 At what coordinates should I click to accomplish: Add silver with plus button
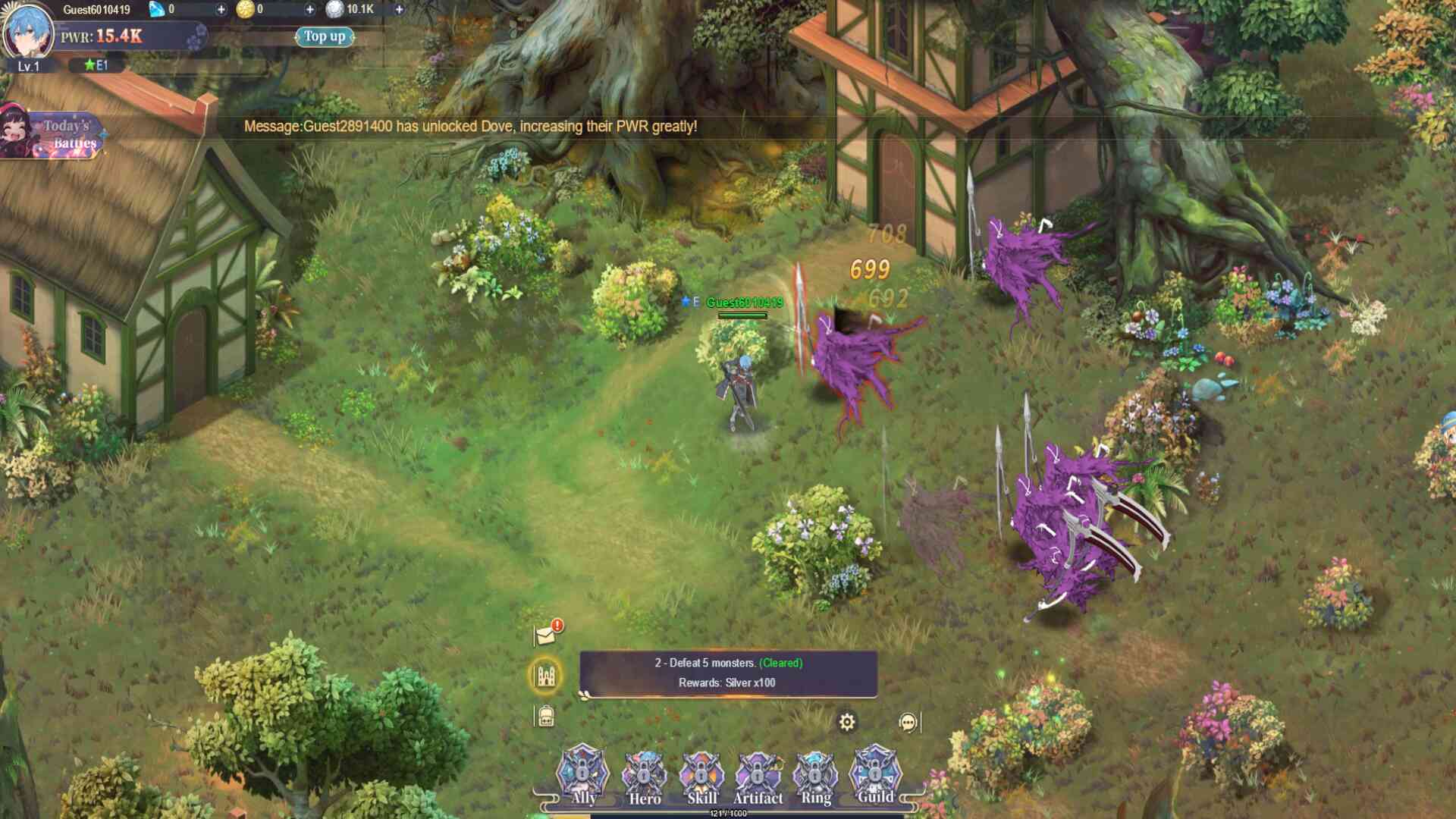pos(399,10)
